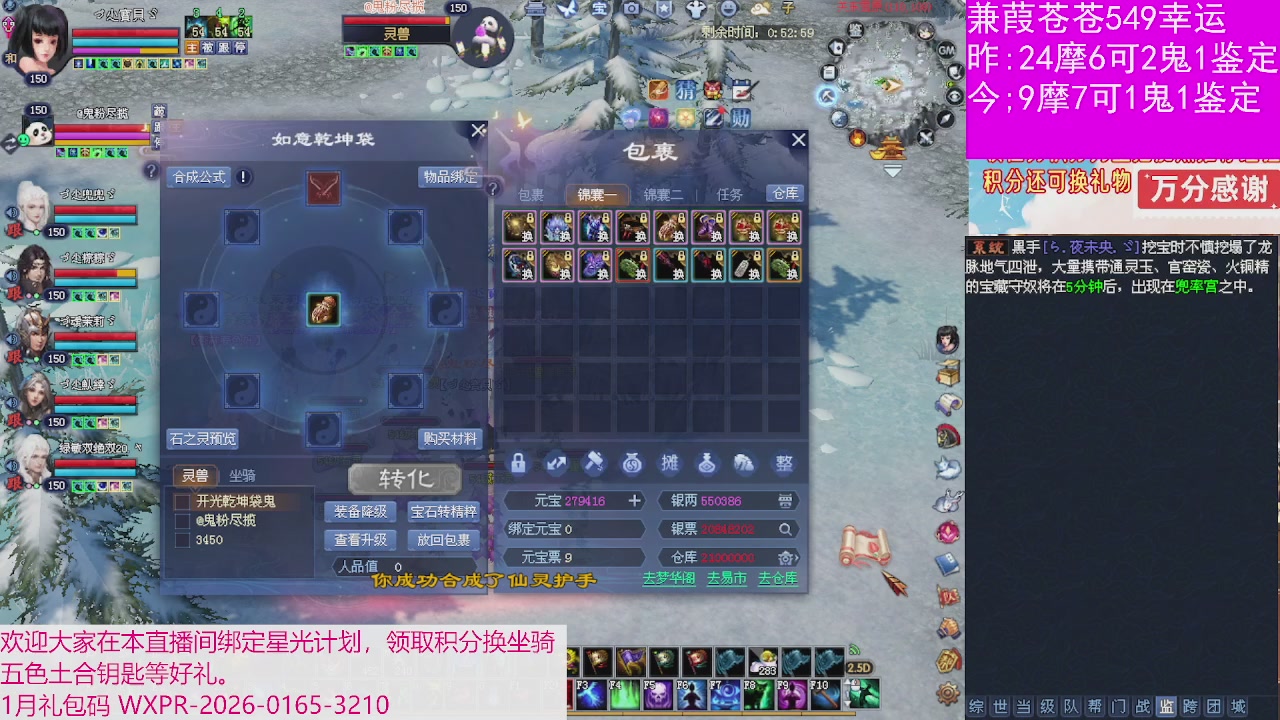Enable the 开光乾坤袋鬼 checkbox

click(x=183, y=502)
